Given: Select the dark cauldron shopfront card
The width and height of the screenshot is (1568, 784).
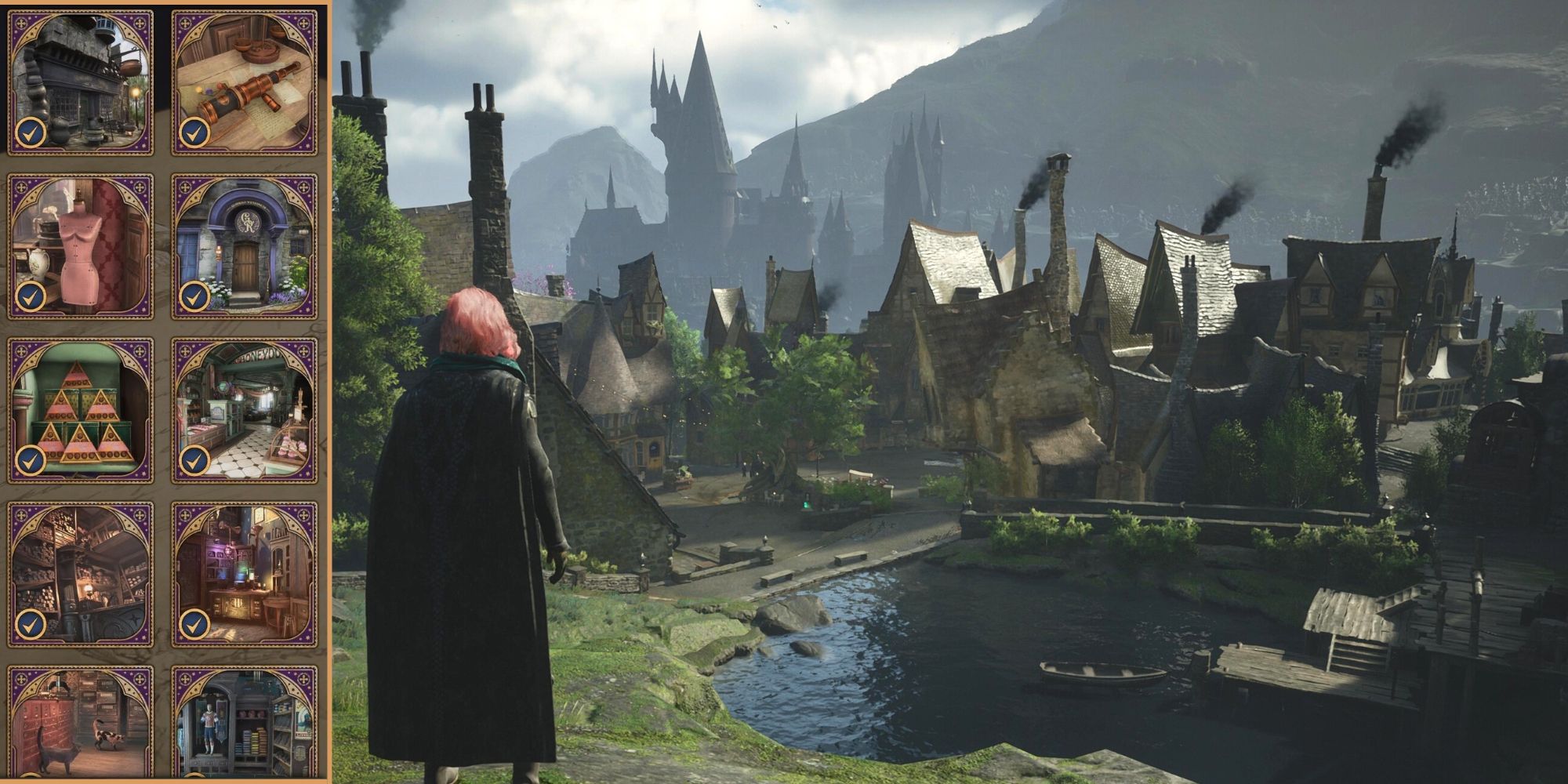Looking at the screenshot, I should (80, 82).
